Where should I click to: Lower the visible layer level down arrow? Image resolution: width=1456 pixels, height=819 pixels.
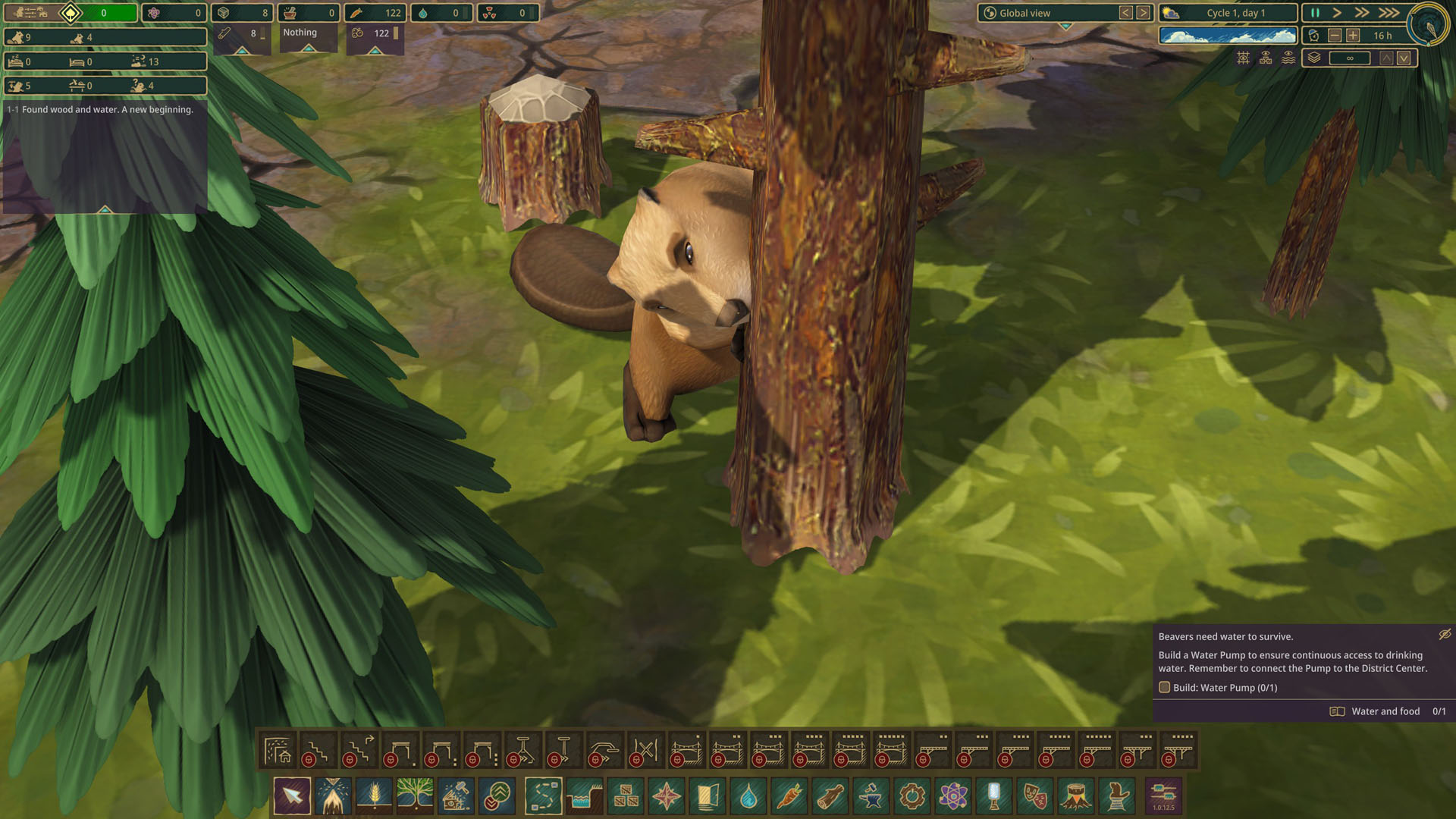tap(1404, 58)
